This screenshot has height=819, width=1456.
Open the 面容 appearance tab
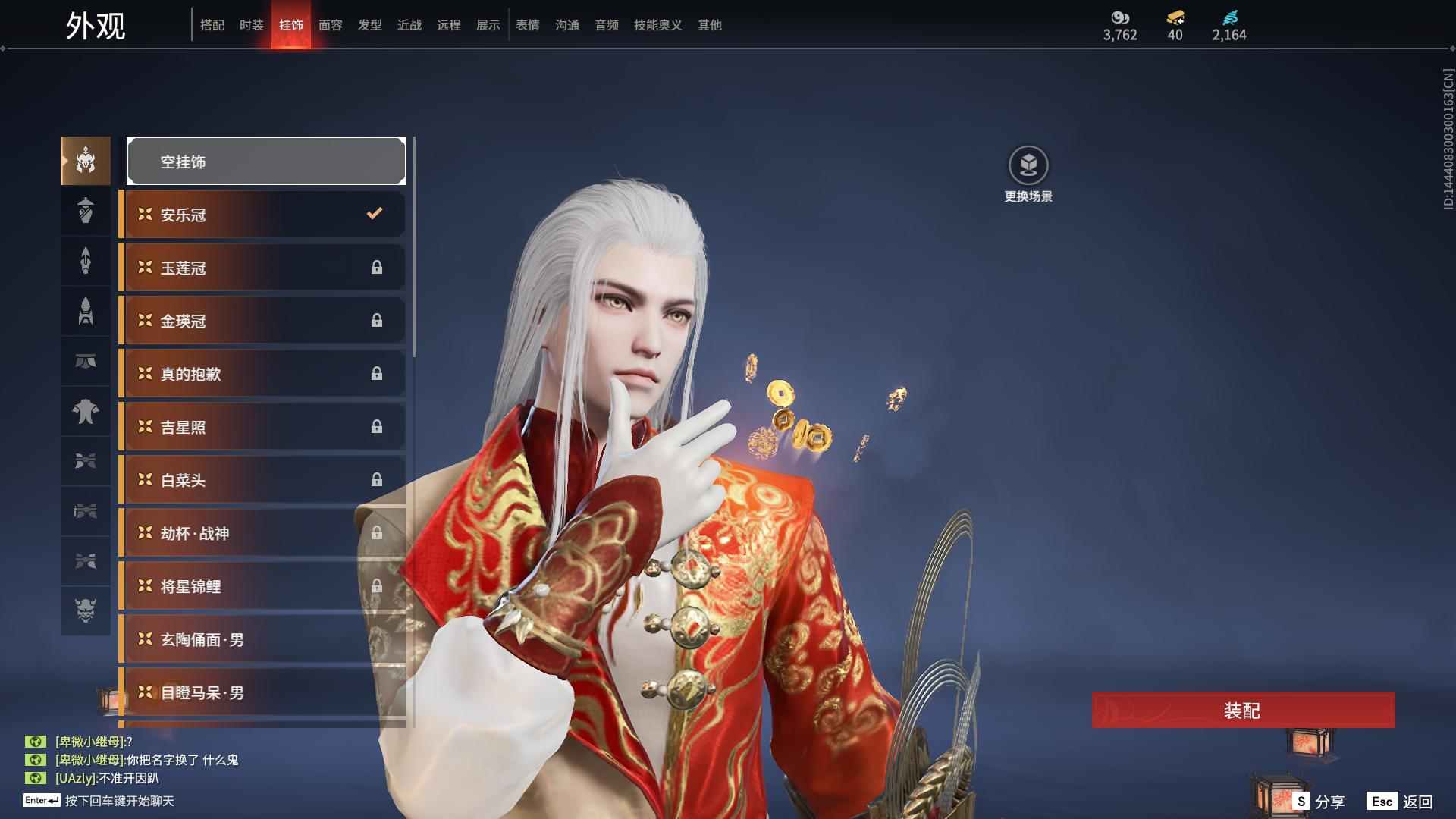(330, 25)
